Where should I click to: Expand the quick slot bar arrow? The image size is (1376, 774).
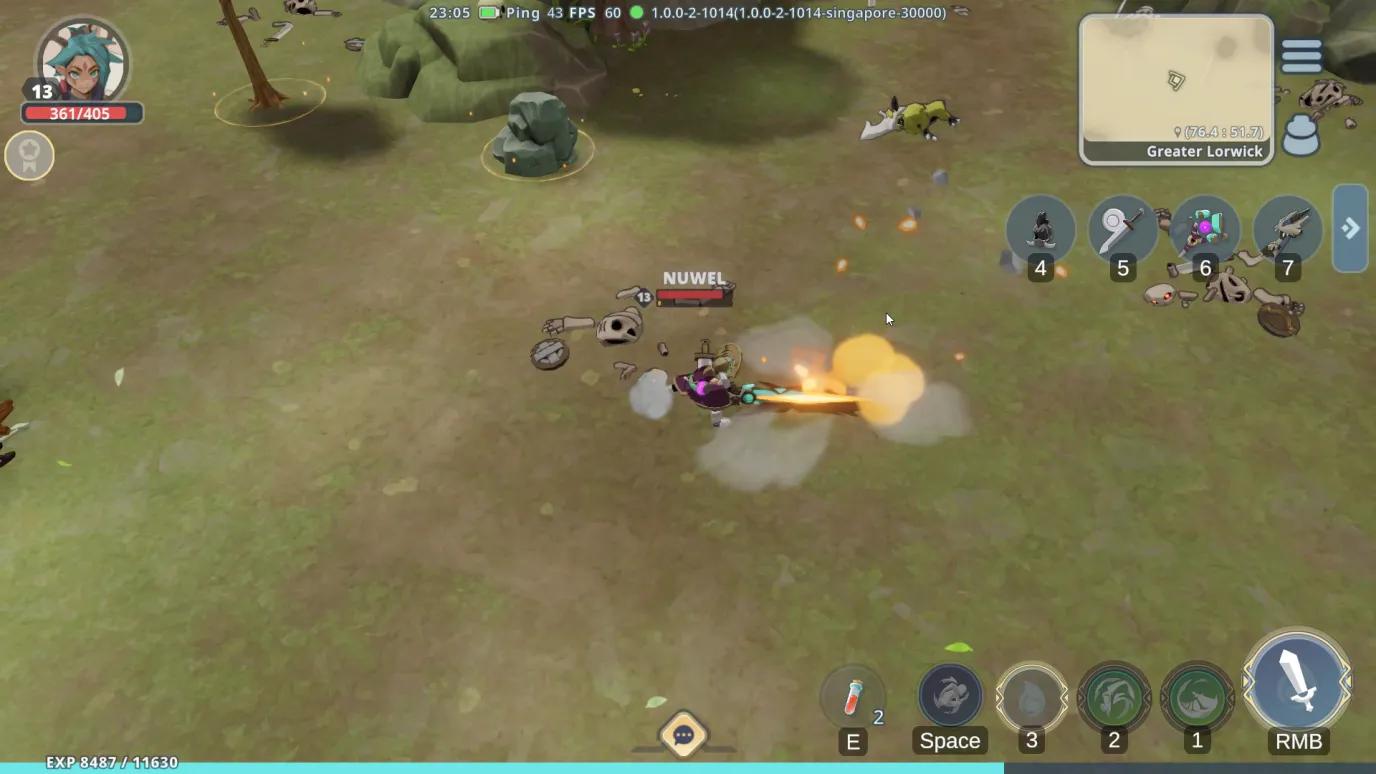pos(1350,228)
